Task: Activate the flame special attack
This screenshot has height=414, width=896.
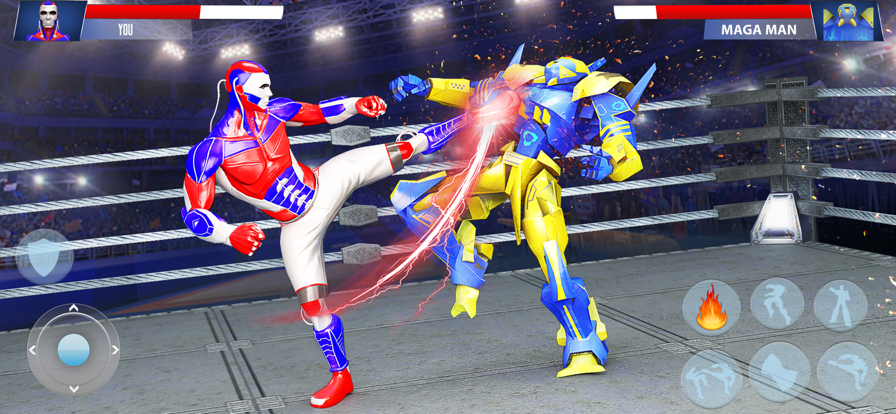Action: click(711, 308)
